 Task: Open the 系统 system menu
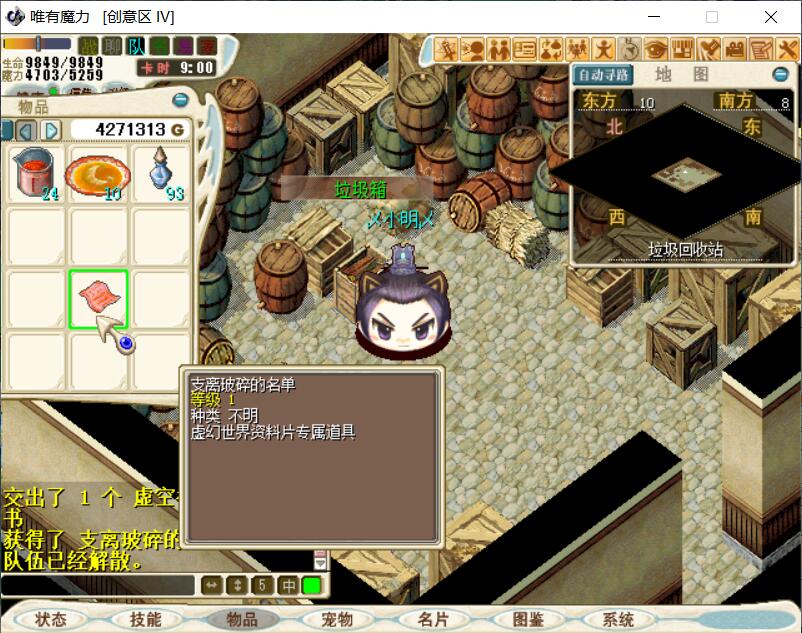point(618,619)
